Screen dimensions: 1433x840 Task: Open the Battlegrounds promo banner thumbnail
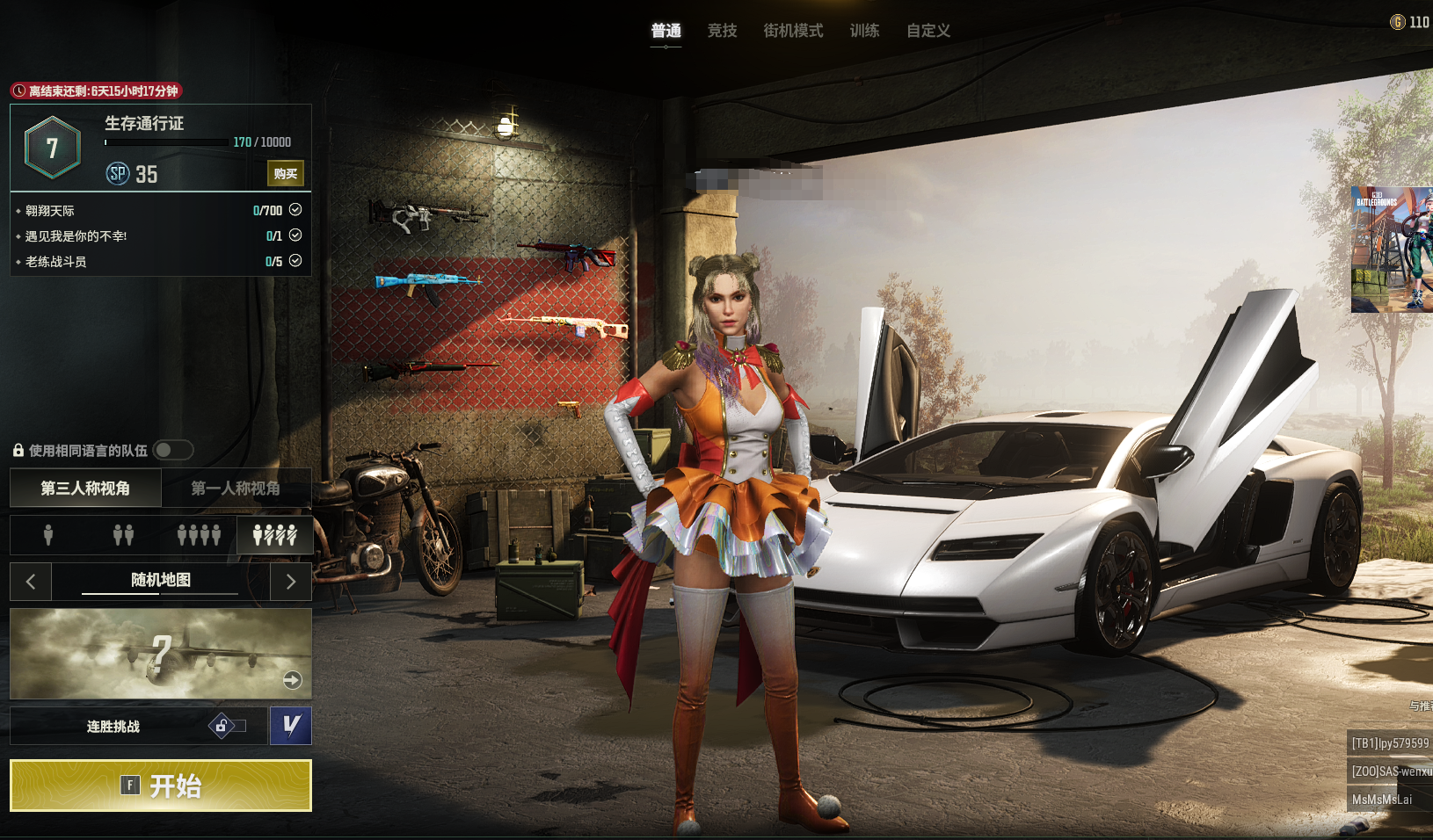coord(1392,250)
